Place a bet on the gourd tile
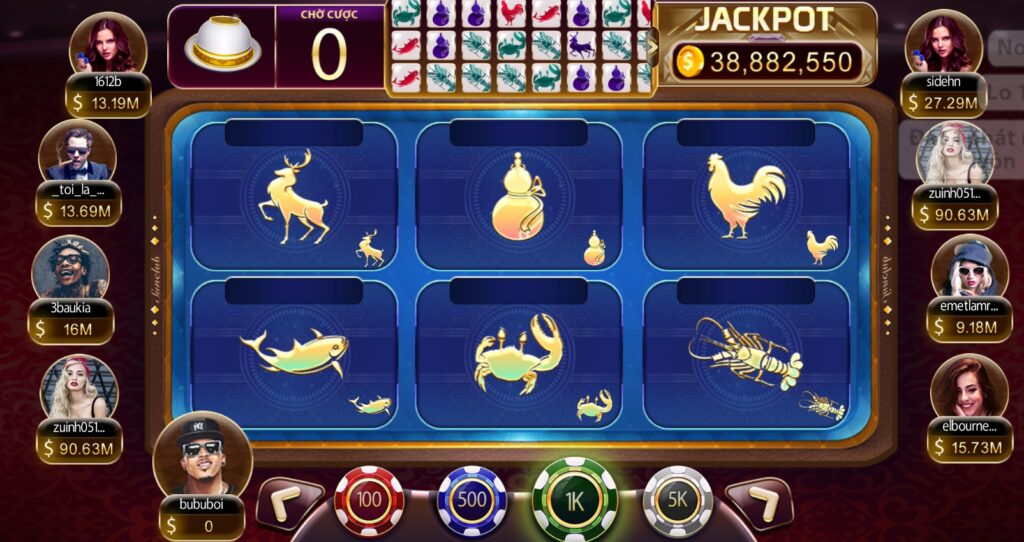 pos(518,198)
